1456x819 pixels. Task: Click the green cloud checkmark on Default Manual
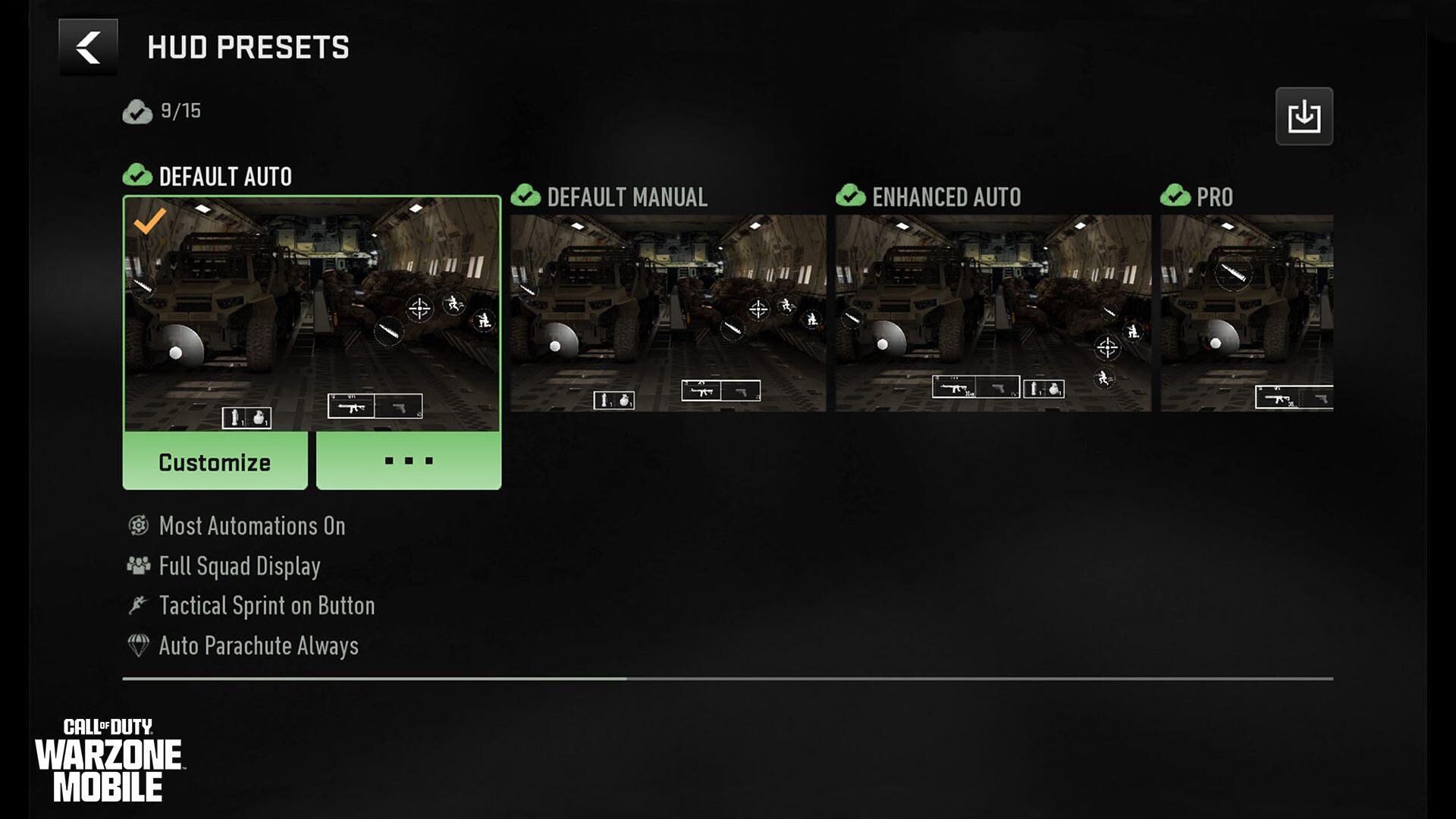[526, 197]
